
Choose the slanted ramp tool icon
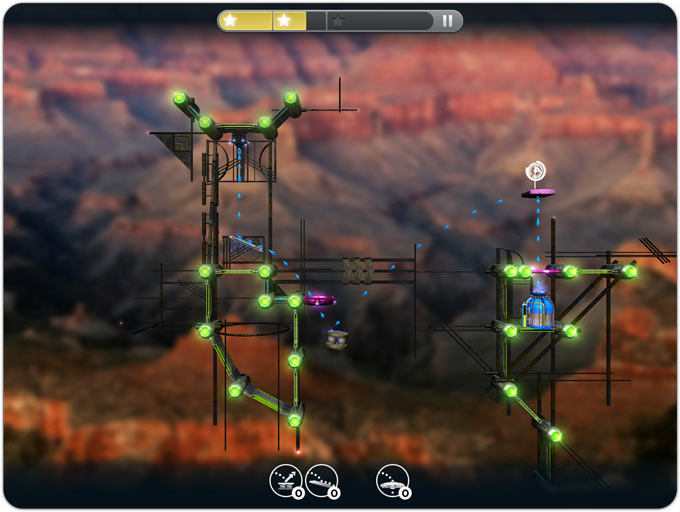coord(322,481)
